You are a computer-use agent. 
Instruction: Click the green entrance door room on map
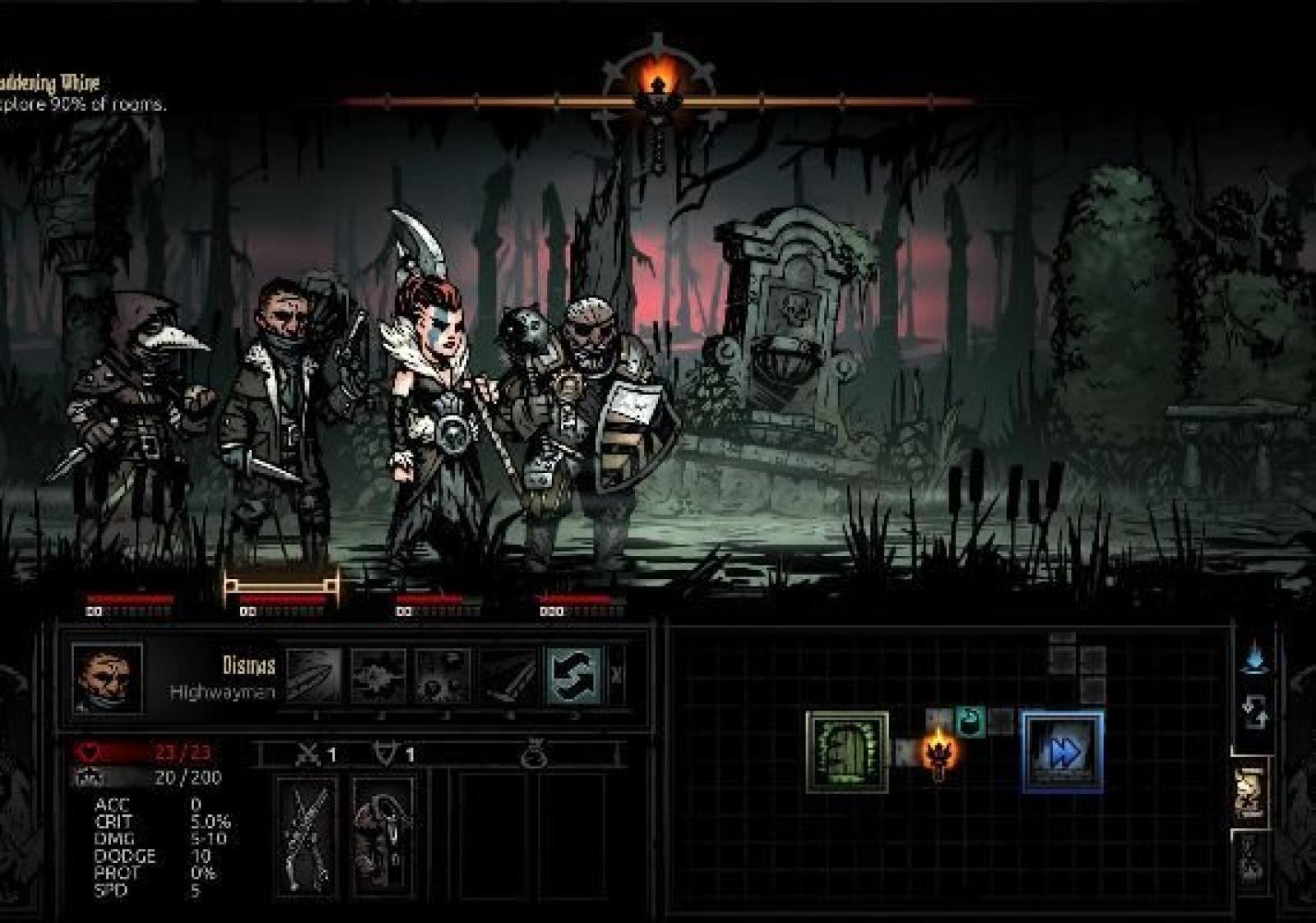(847, 752)
